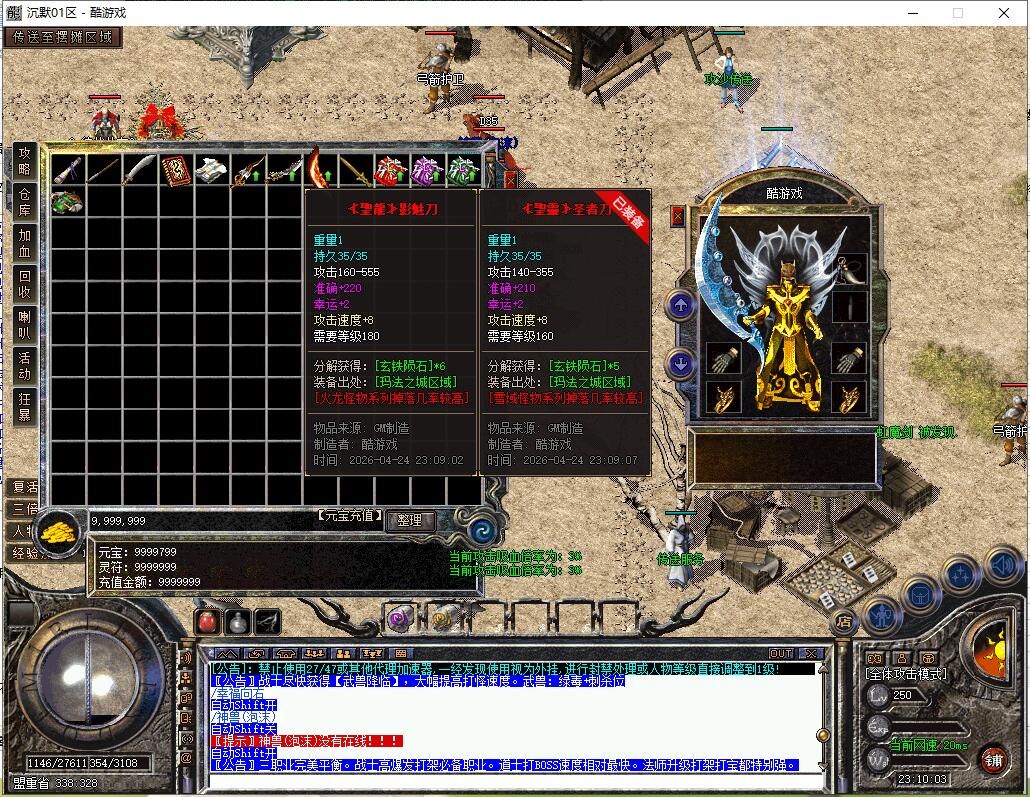Click the 传送至摆摊区域 teleport button
1030x797 pixels.
coord(63,37)
